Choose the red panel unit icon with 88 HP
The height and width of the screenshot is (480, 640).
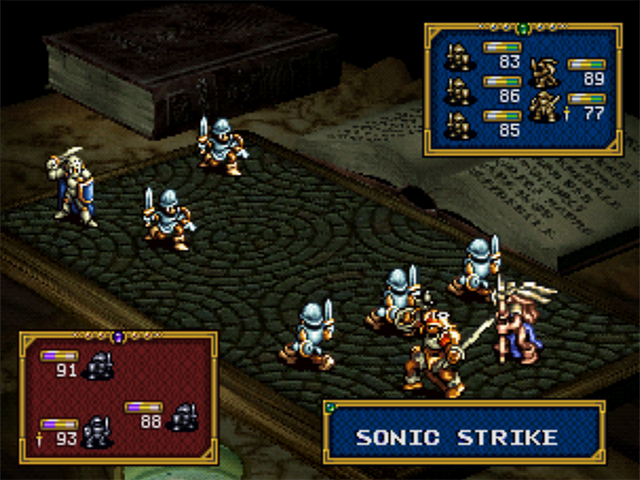click(x=183, y=416)
